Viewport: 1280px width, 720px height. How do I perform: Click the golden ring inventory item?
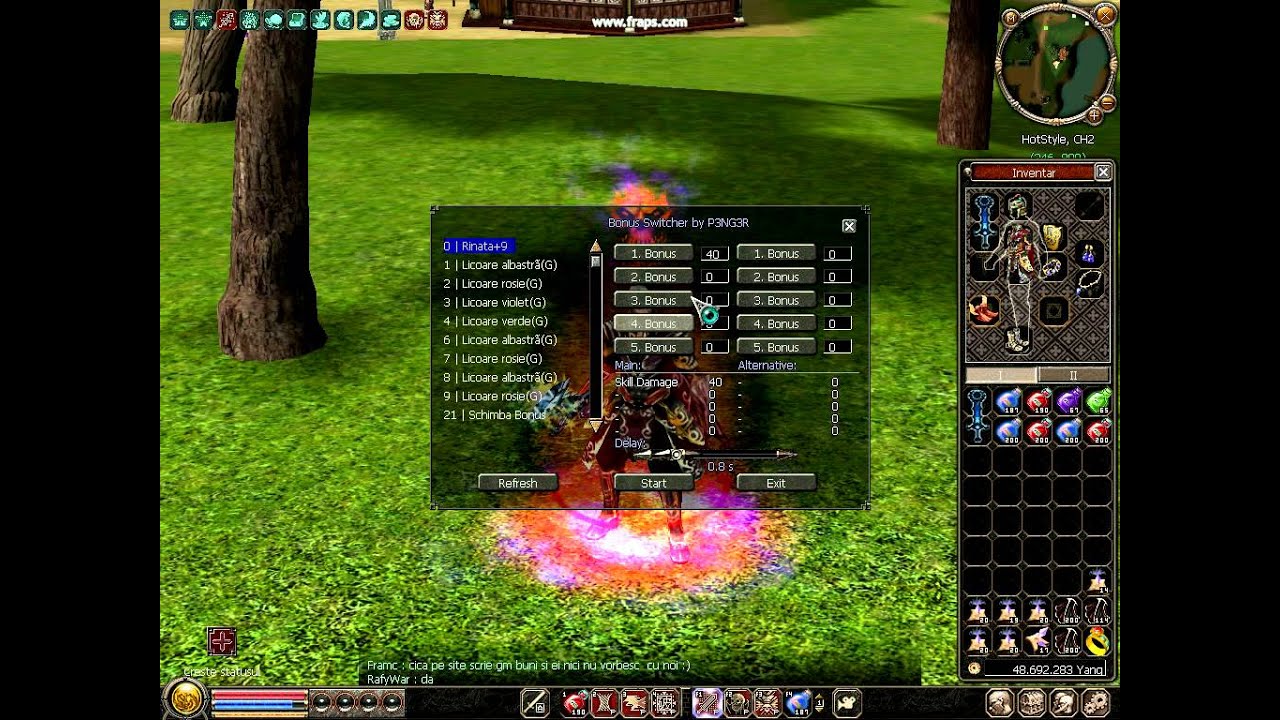click(1098, 641)
